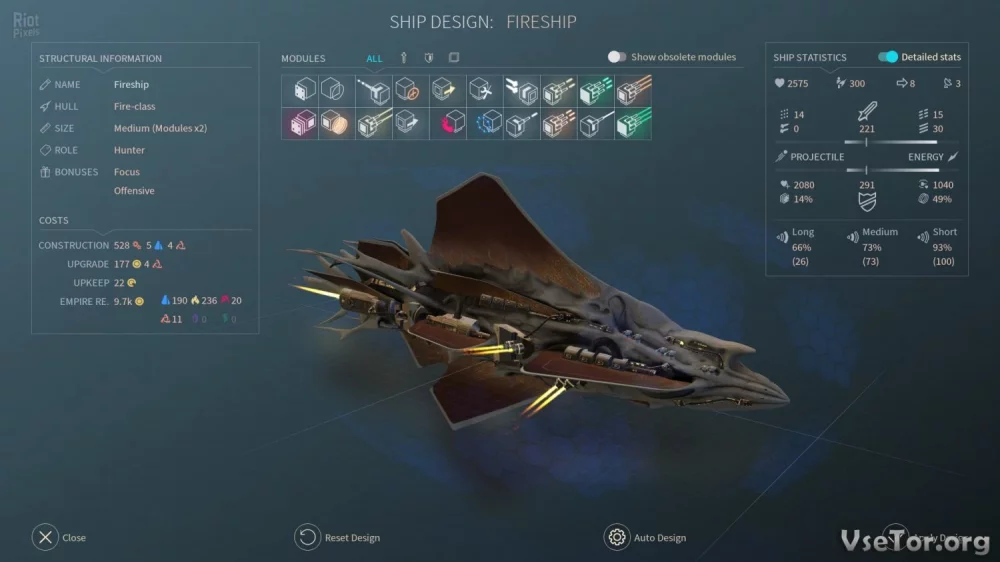Select the orange shield disc module
The image size is (1000, 562).
336,124
